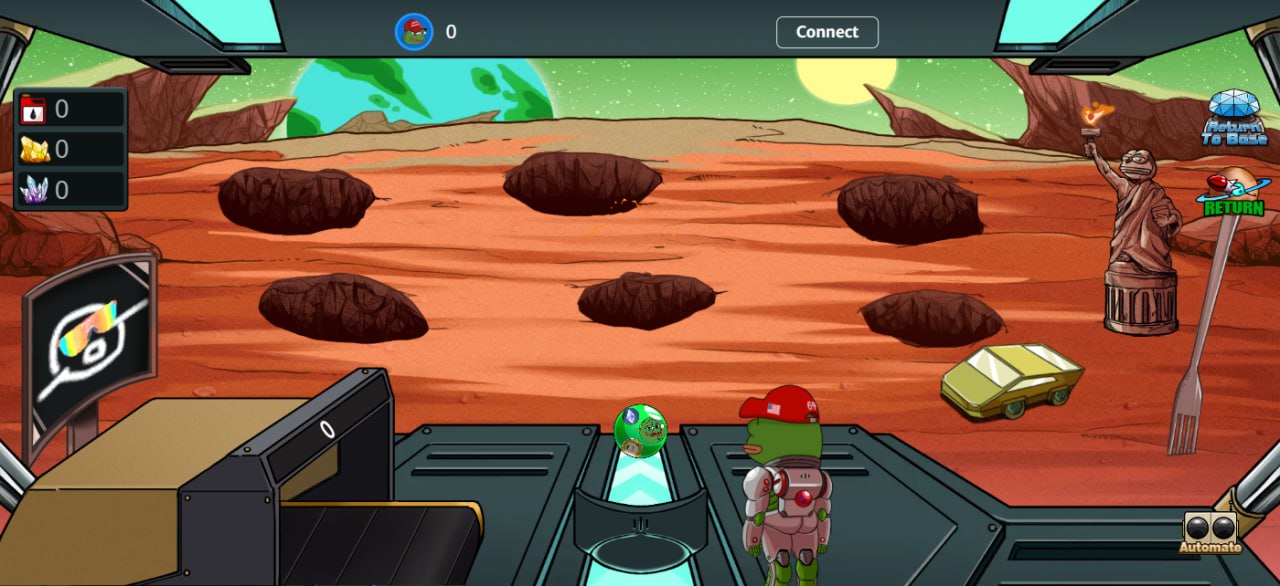Image resolution: width=1280 pixels, height=586 pixels.
Task: Click the Pepe token avatar icon
Action: pos(413,32)
